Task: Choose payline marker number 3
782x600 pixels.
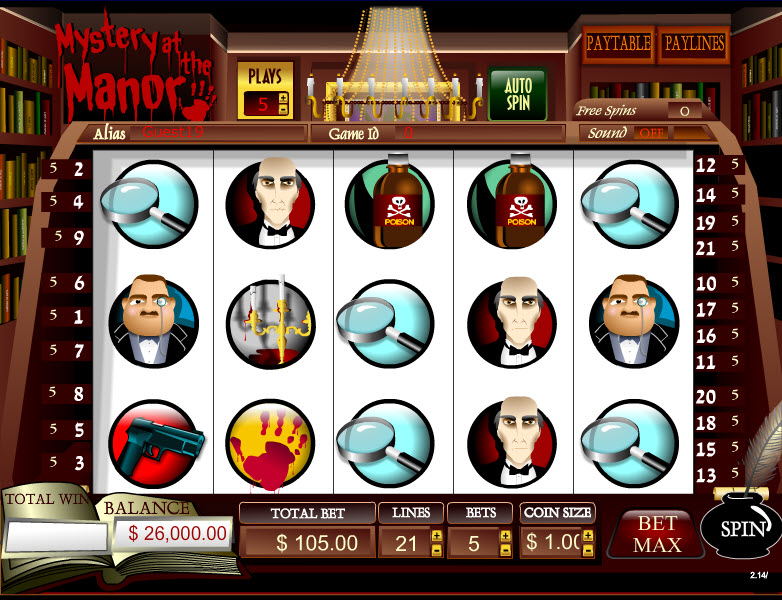Action: 78,463
